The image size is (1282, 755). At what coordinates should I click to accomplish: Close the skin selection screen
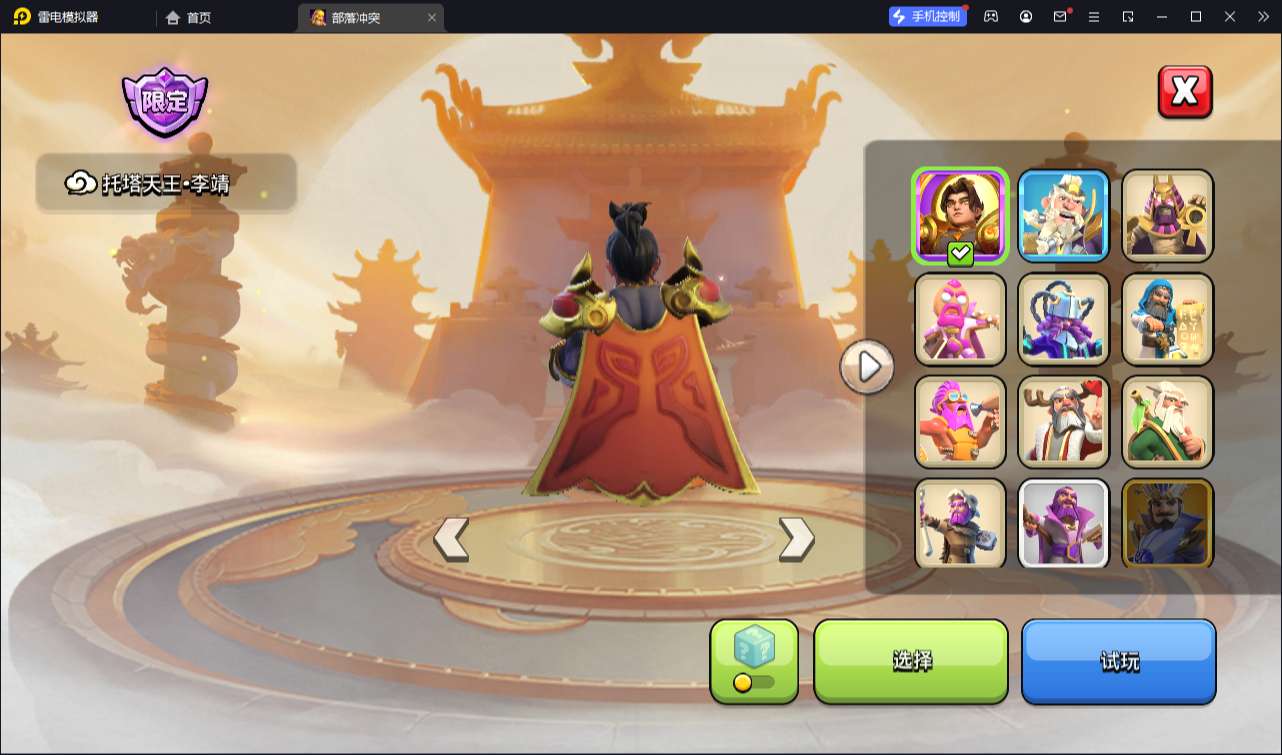point(1185,92)
